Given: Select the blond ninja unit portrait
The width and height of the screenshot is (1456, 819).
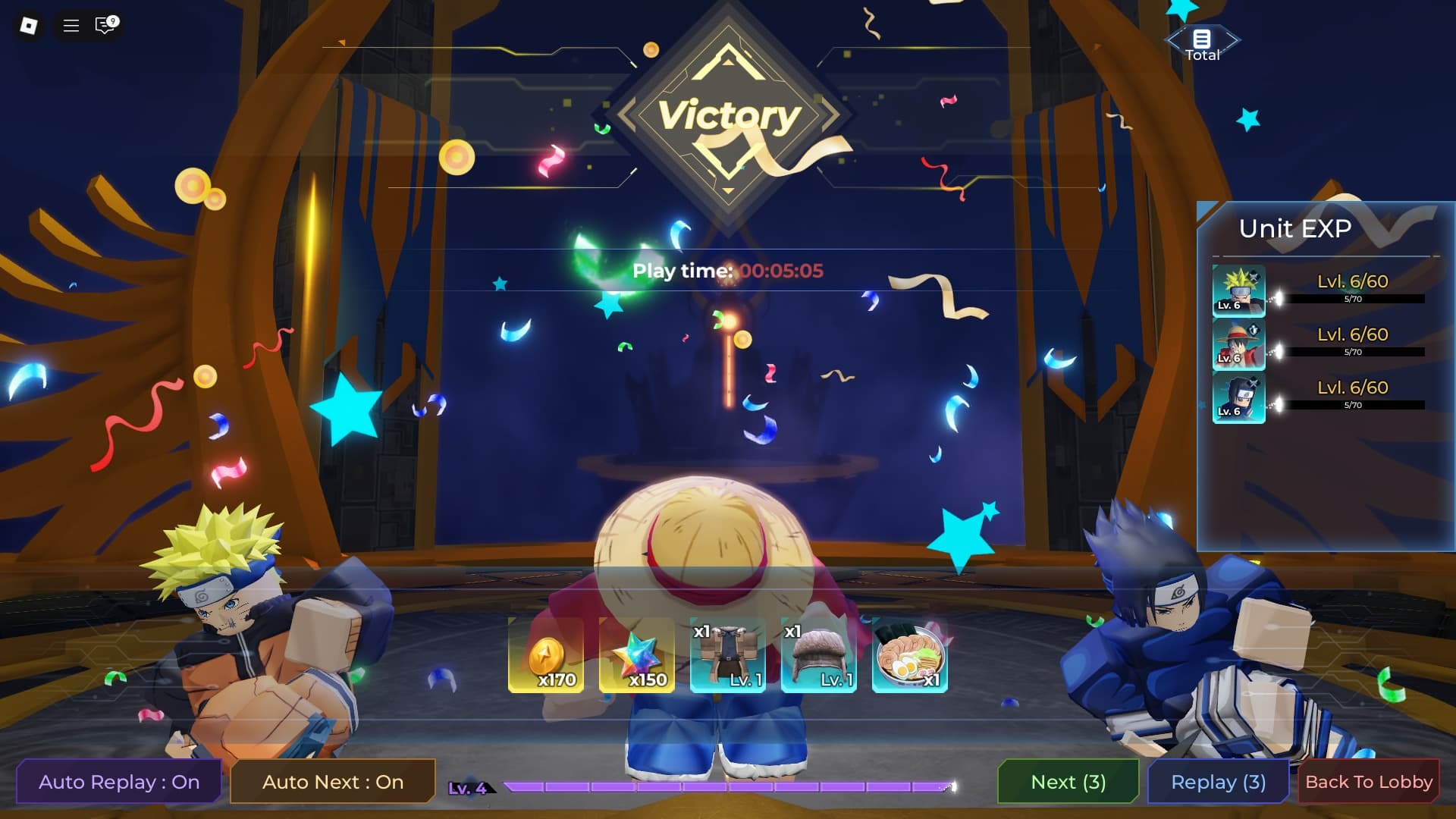Looking at the screenshot, I should pyautogui.click(x=1238, y=290).
